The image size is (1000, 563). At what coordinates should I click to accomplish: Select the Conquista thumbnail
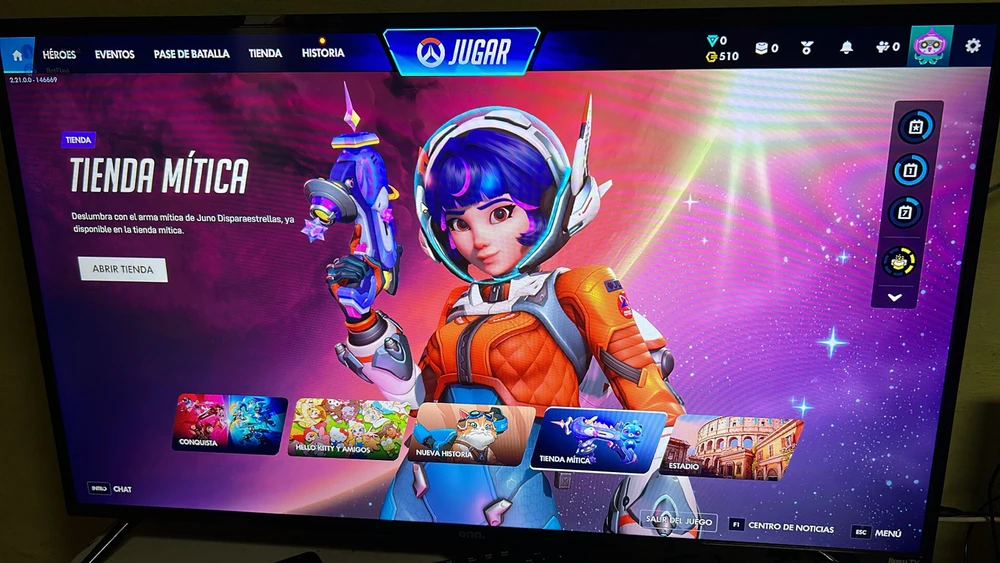click(x=230, y=424)
